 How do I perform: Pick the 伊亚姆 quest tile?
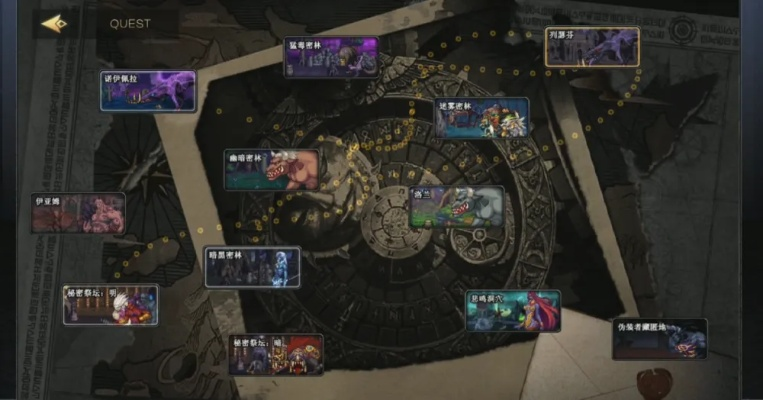coord(78,213)
